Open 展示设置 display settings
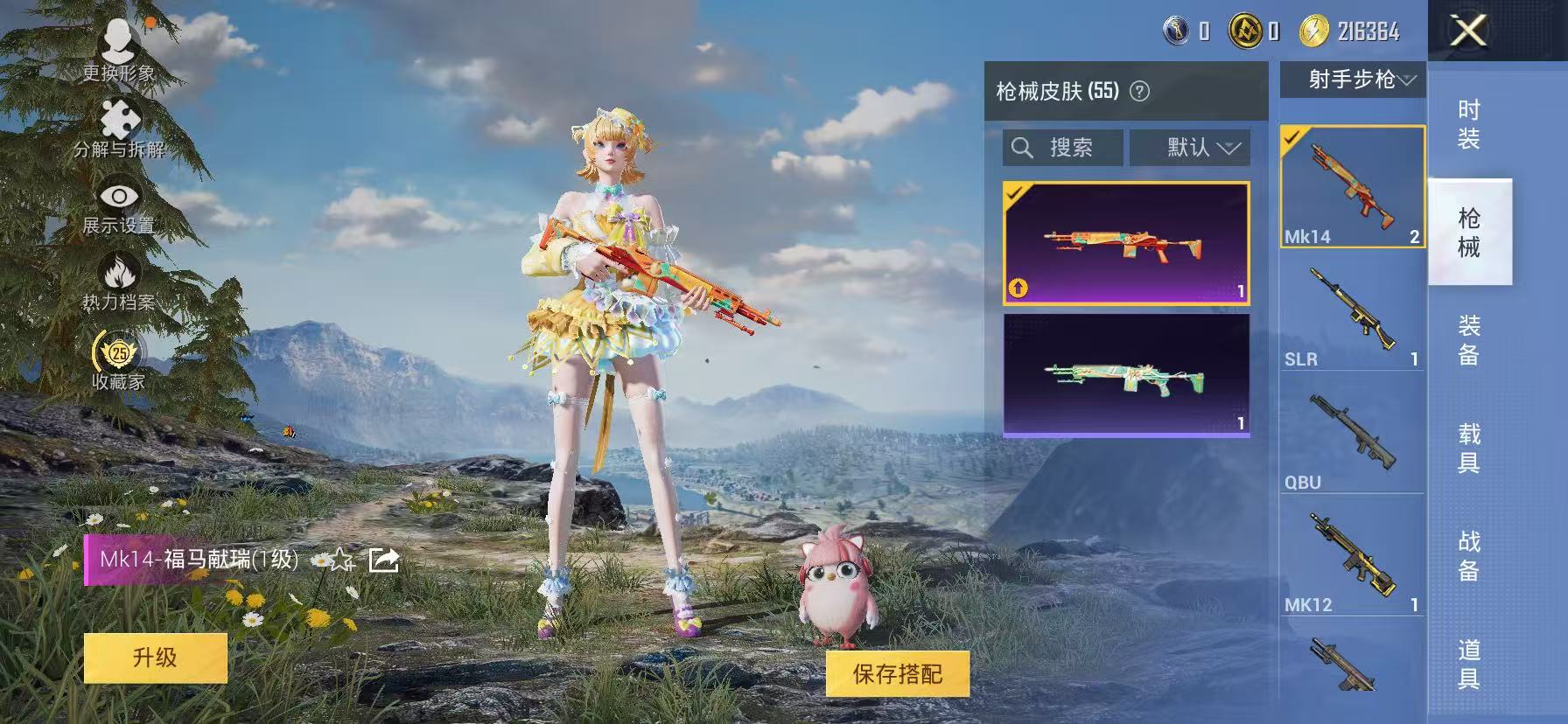1568x724 pixels. click(118, 197)
